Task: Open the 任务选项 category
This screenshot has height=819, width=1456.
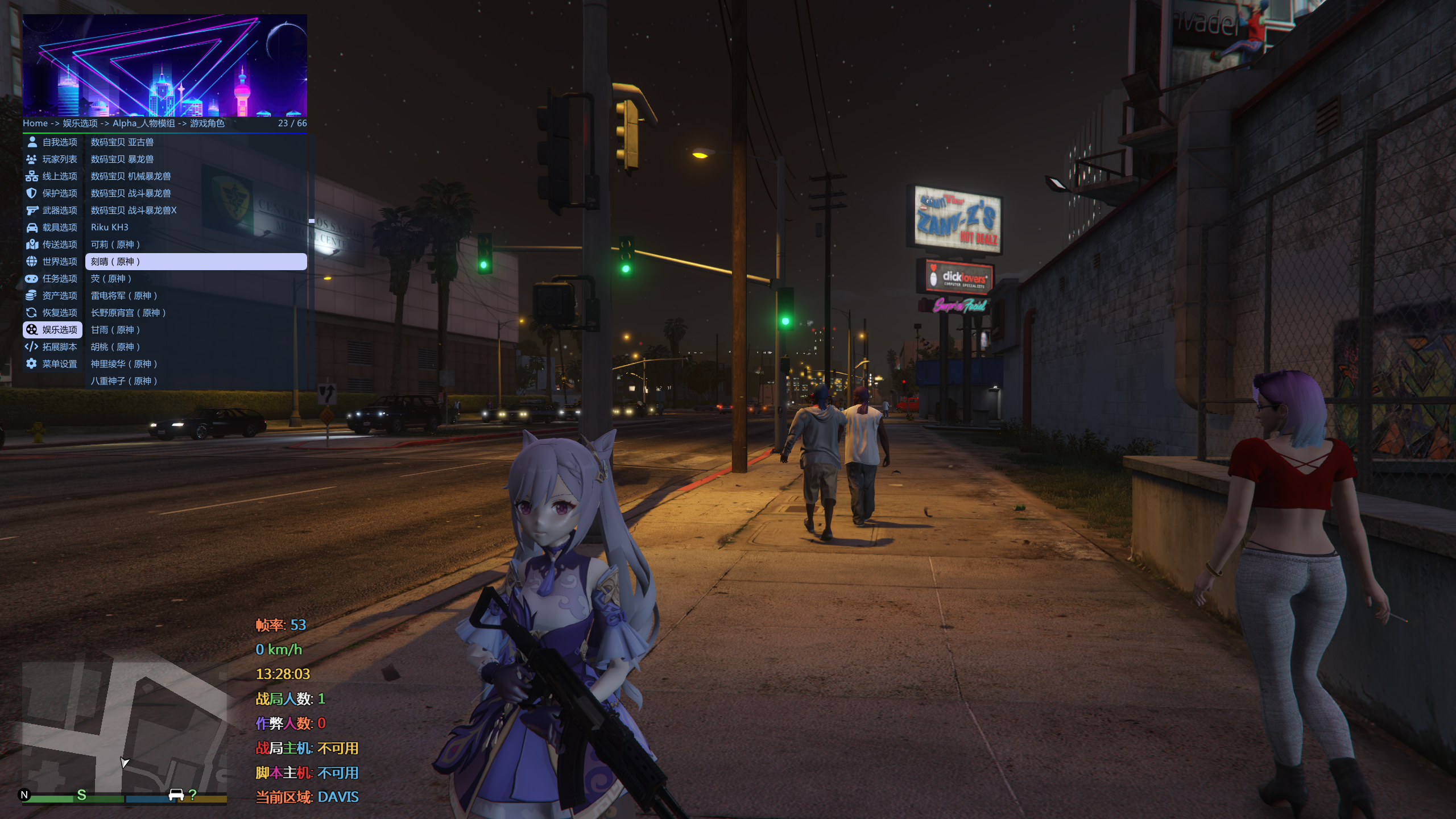Action: pos(52,279)
